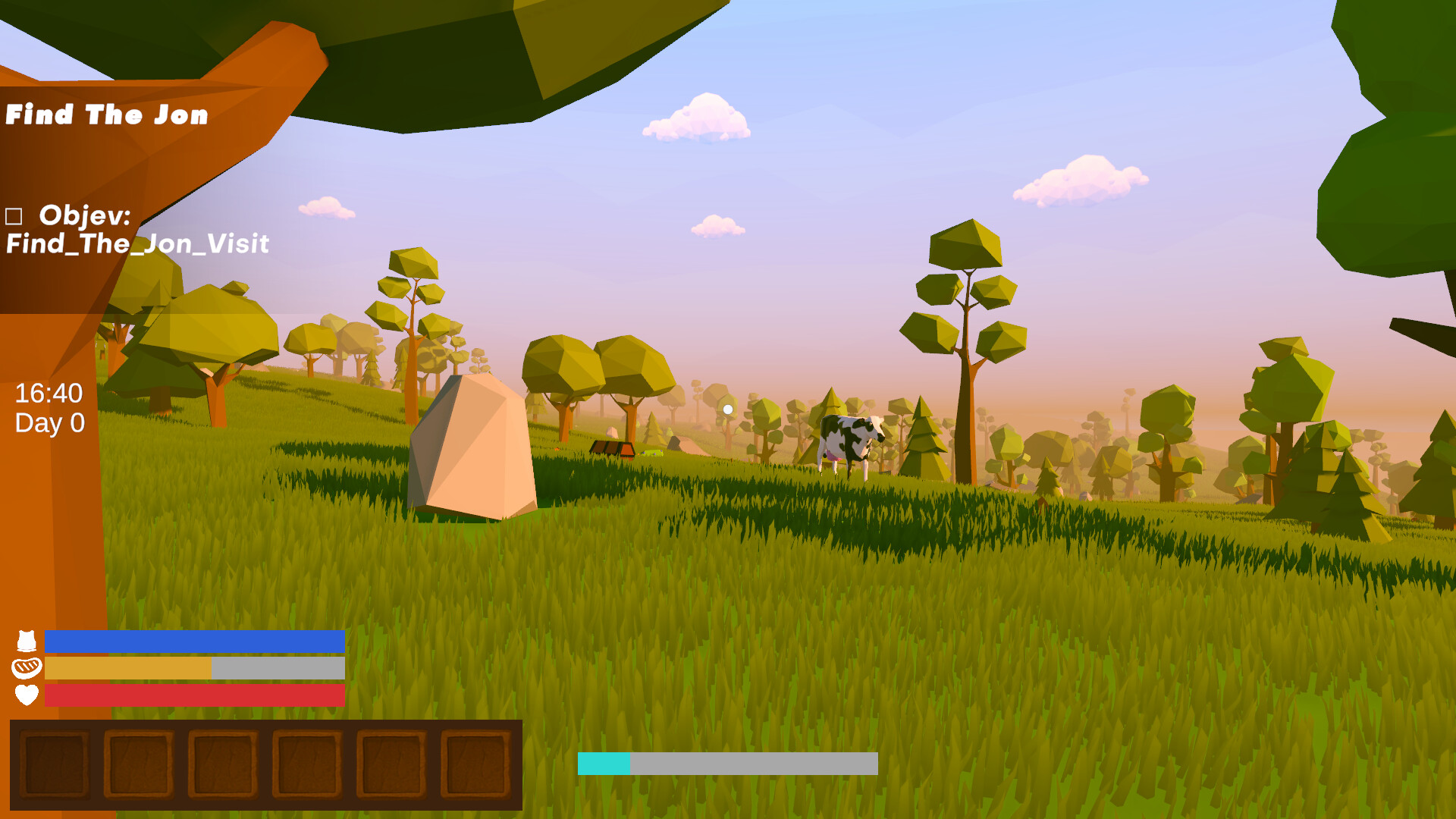
Task: Expand the Find The Jon quest panel
Action: click(106, 115)
